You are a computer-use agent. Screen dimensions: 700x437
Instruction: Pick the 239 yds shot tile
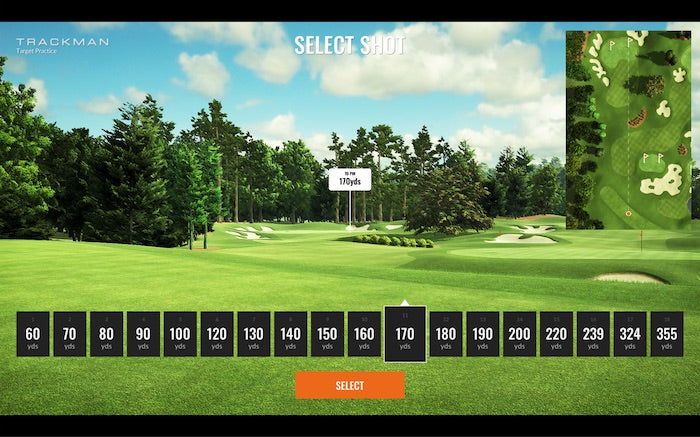pyautogui.click(x=593, y=334)
